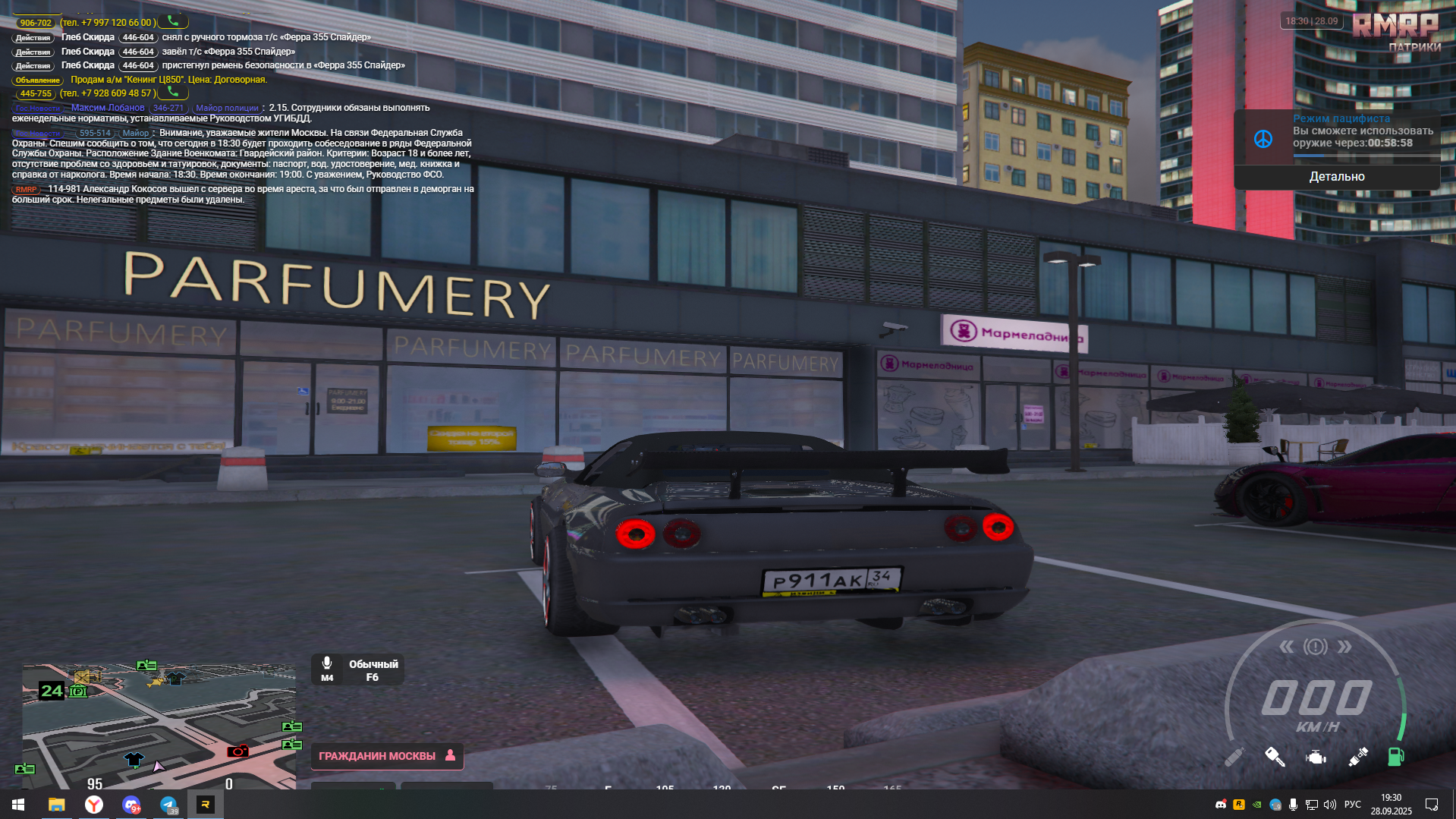This screenshot has height=819, width=1456.
Task: Click the "Объявление" tag in chat
Action: [37, 80]
